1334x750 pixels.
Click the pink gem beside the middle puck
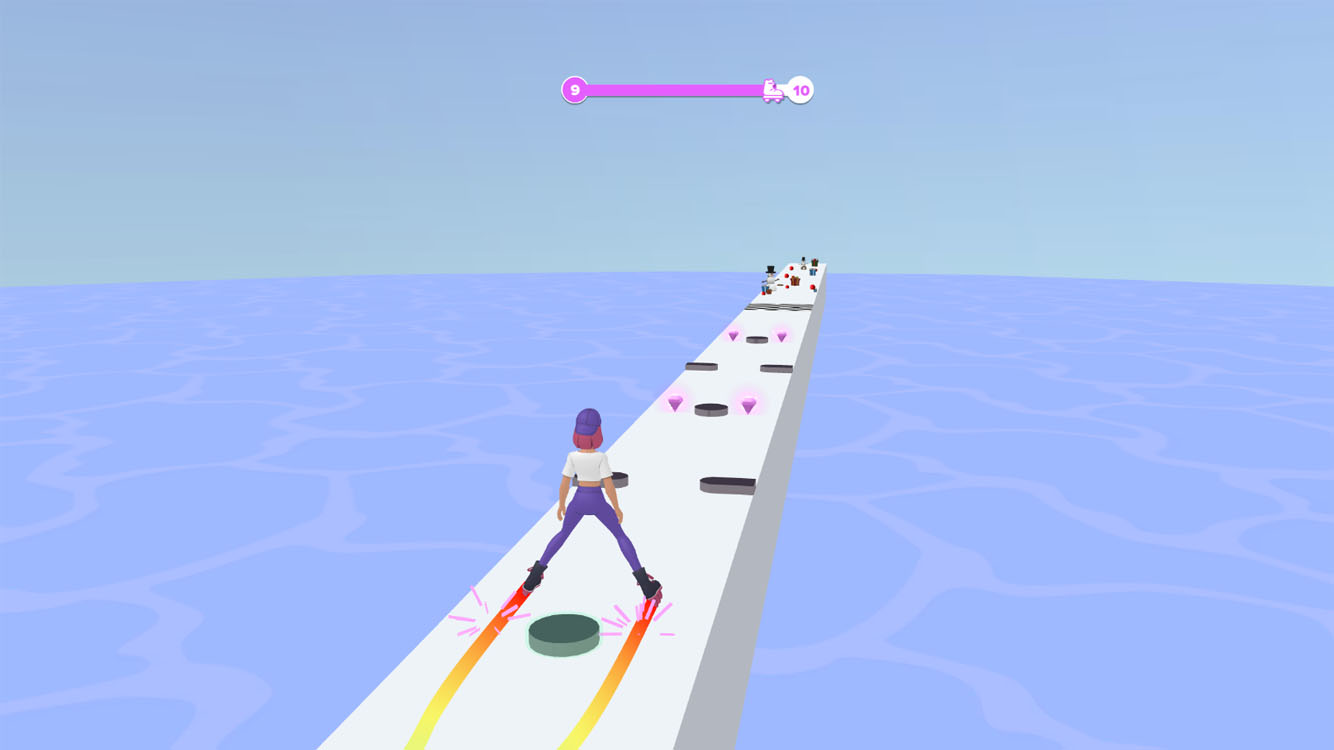[748, 405]
